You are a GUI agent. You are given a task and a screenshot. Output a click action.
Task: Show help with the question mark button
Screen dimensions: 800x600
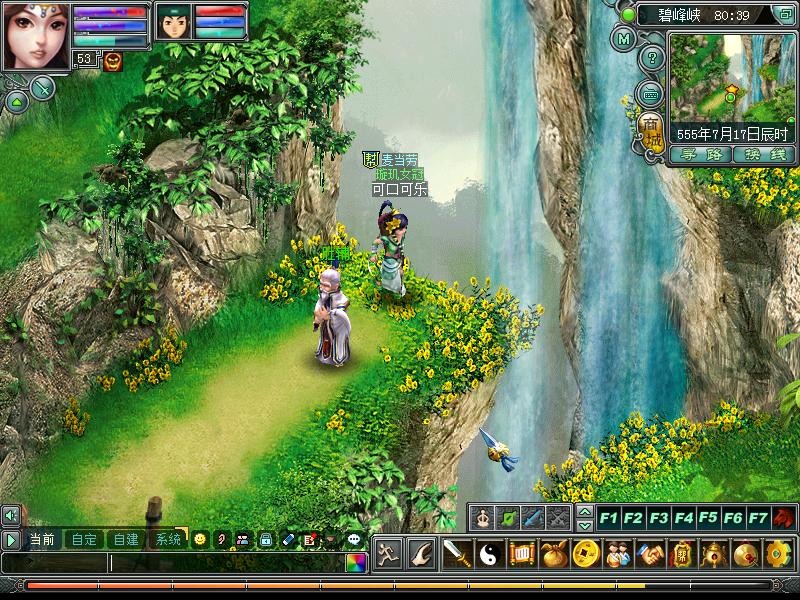[x=651, y=58]
